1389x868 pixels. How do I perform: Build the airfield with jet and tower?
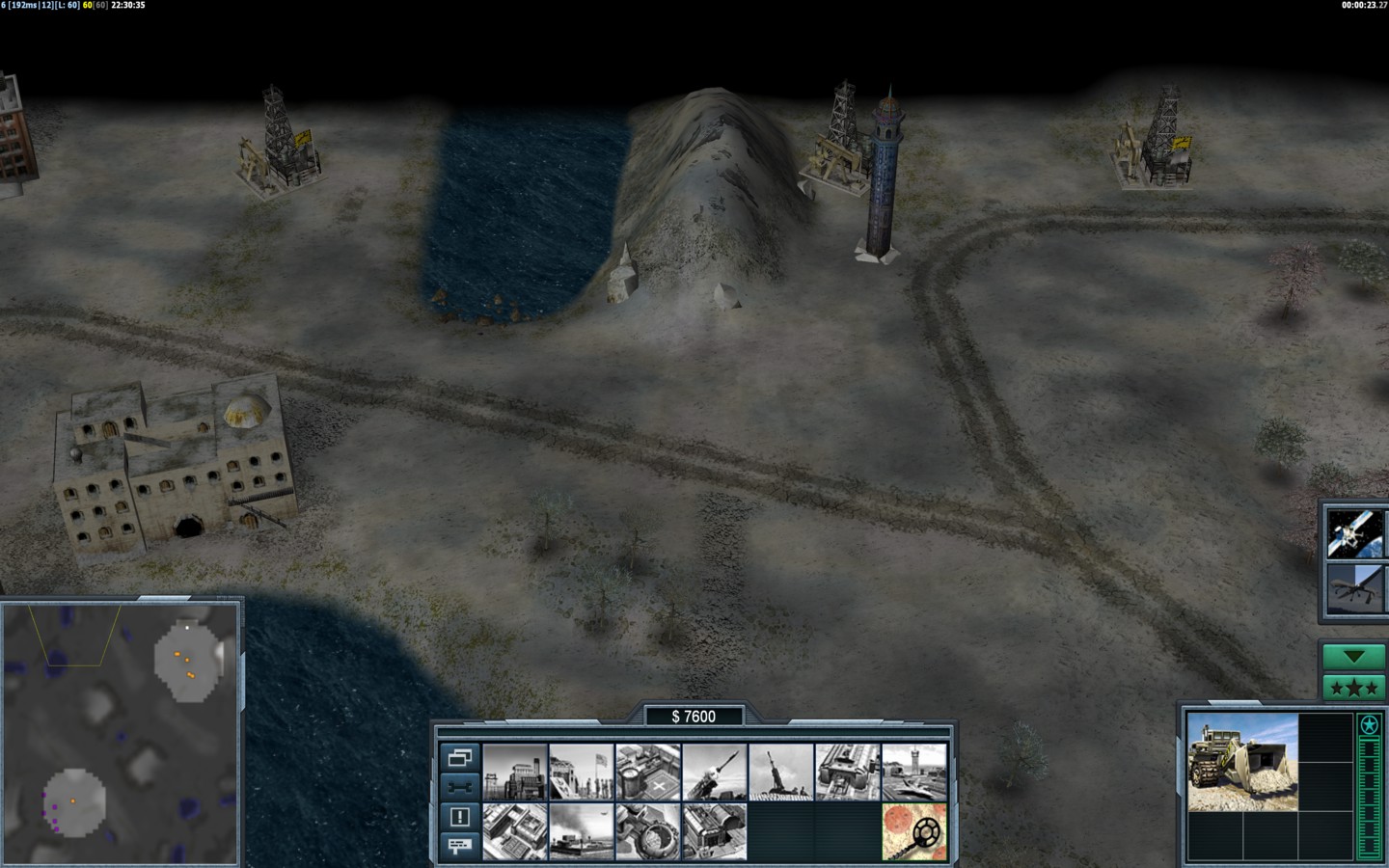point(914,773)
